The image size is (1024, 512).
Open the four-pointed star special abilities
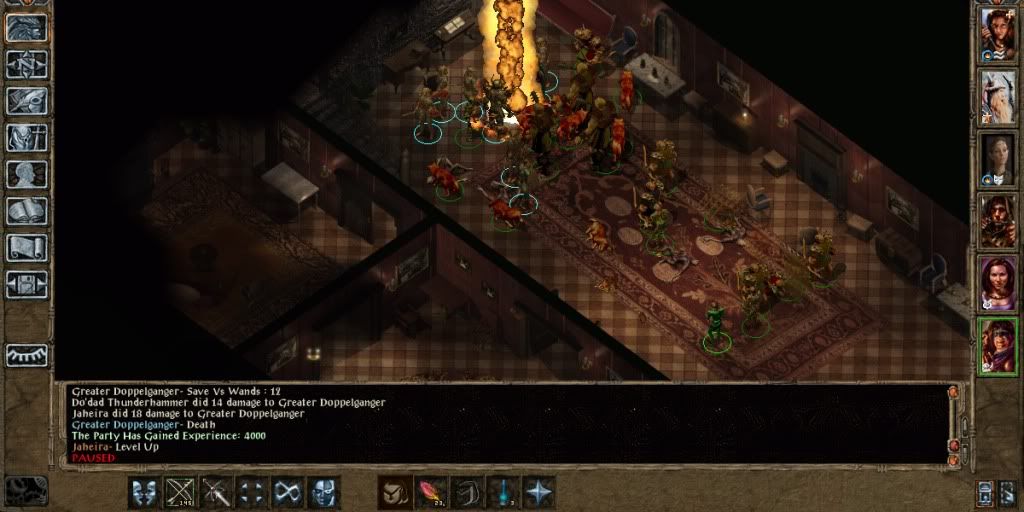[539, 492]
